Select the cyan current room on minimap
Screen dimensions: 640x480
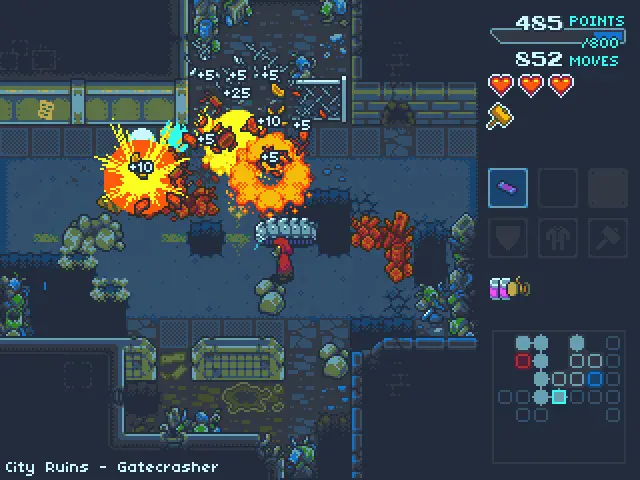point(559,397)
